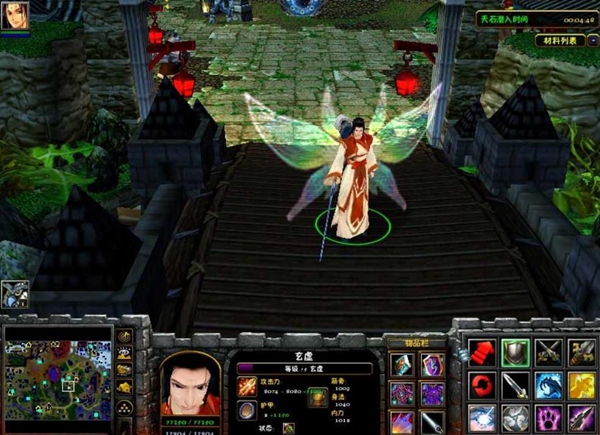Screen dimensions: 600x435
Task: Select the crossed swords Attack command
Action: point(549,352)
